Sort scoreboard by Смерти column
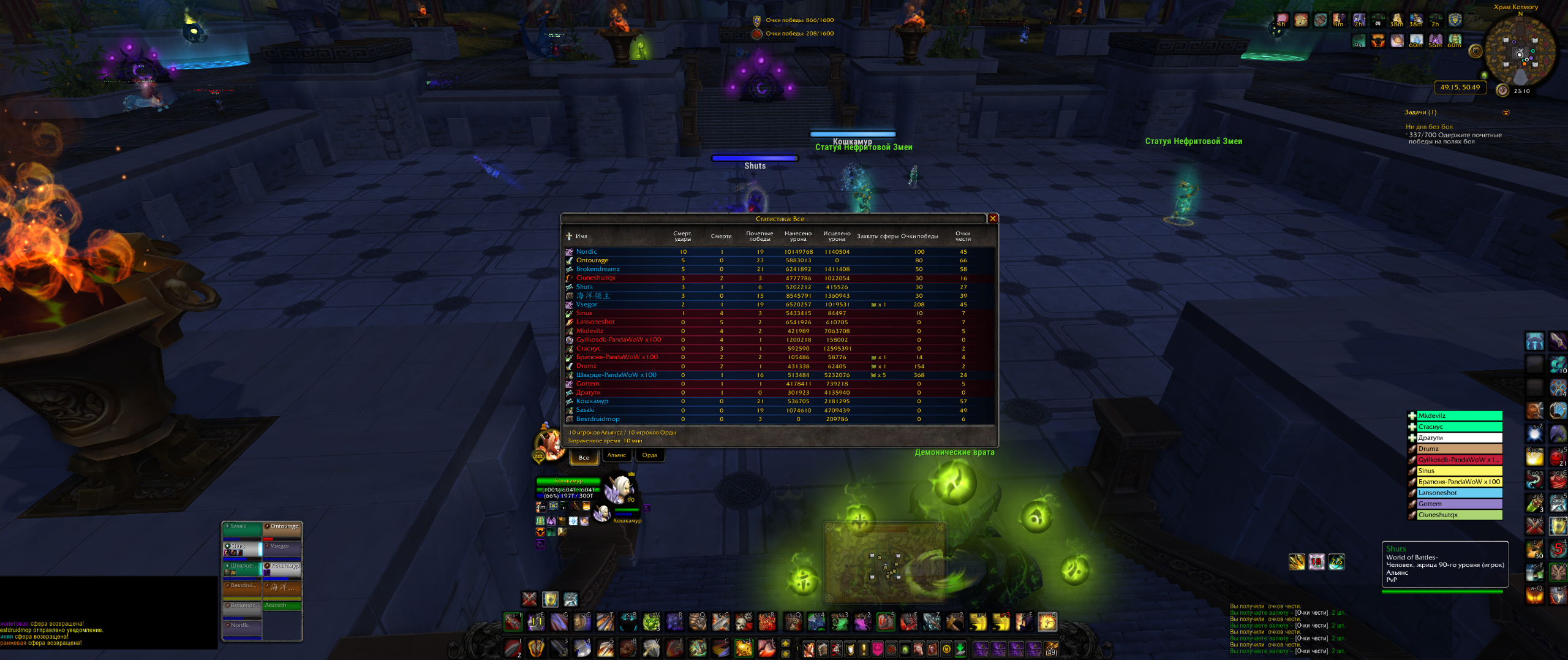The width and height of the screenshot is (1568, 660). click(x=721, y=237)
